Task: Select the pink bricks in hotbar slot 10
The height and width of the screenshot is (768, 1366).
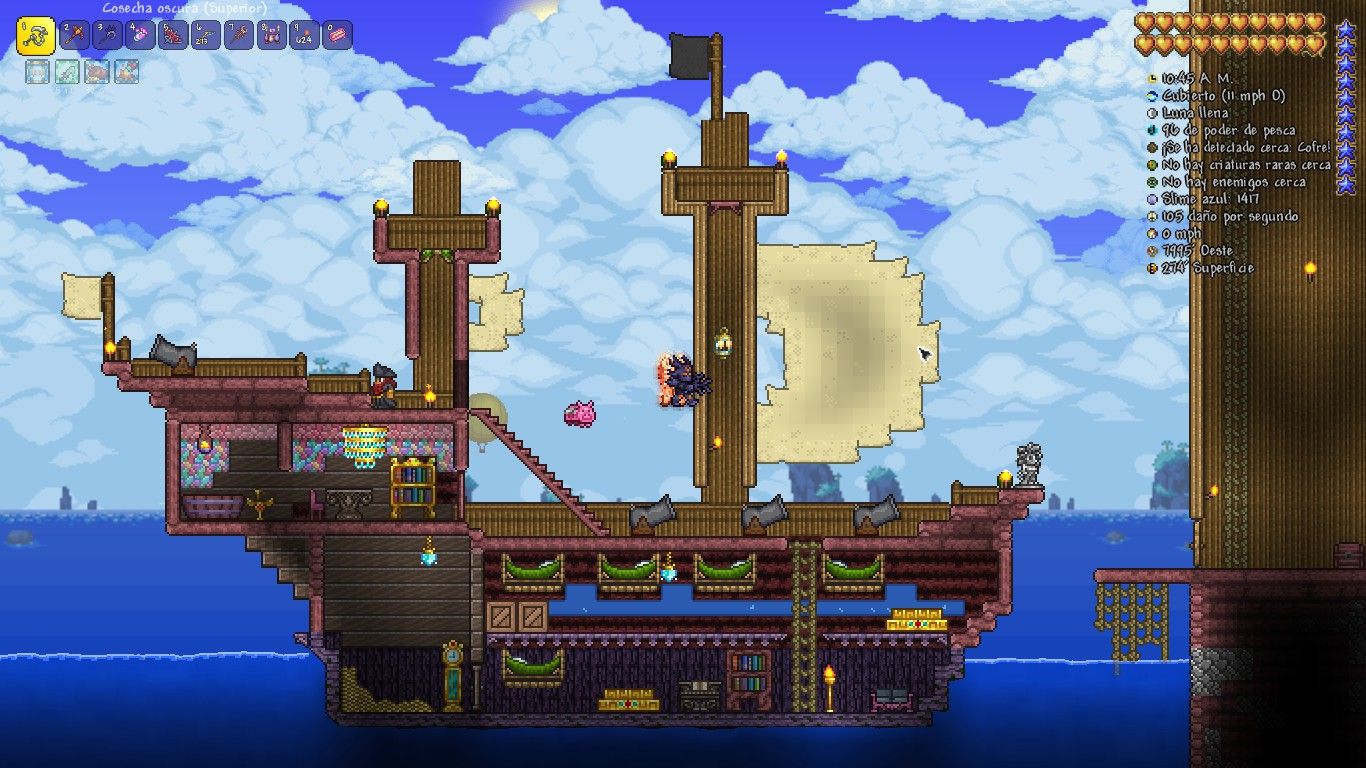Action: (x=336, y=36)
